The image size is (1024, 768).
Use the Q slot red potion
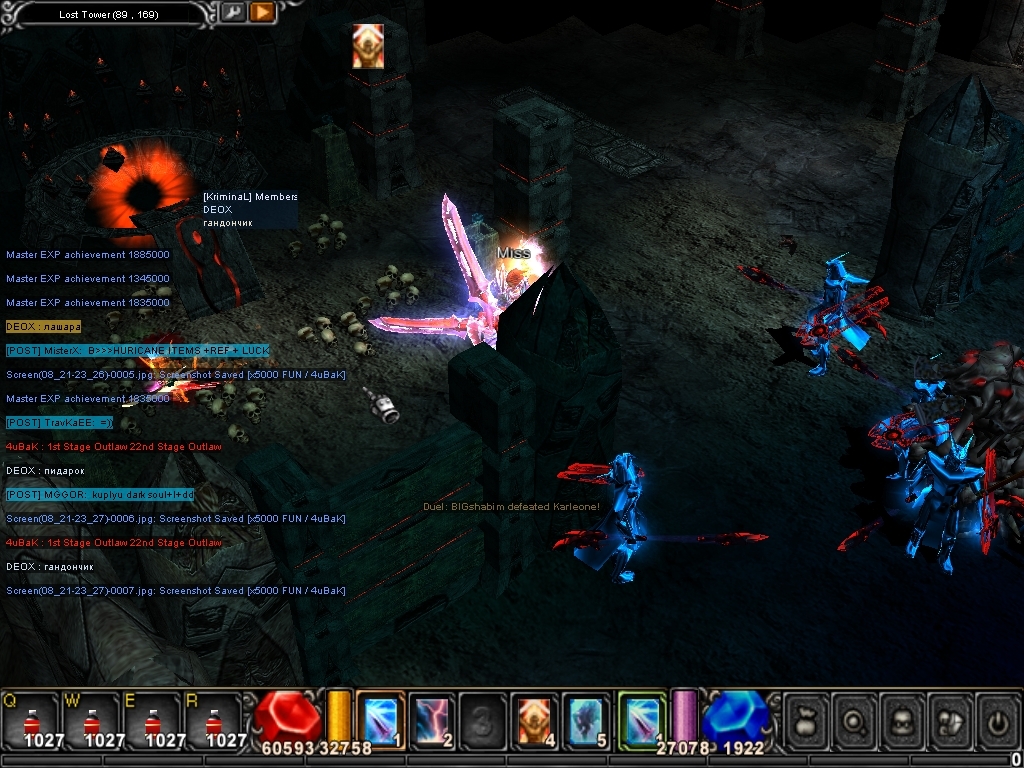[x=30, y=720]
